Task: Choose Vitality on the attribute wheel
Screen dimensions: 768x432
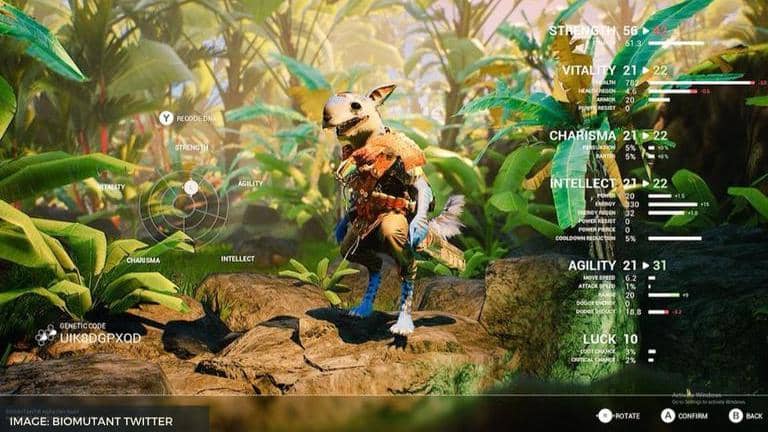Action: point(111,186)
